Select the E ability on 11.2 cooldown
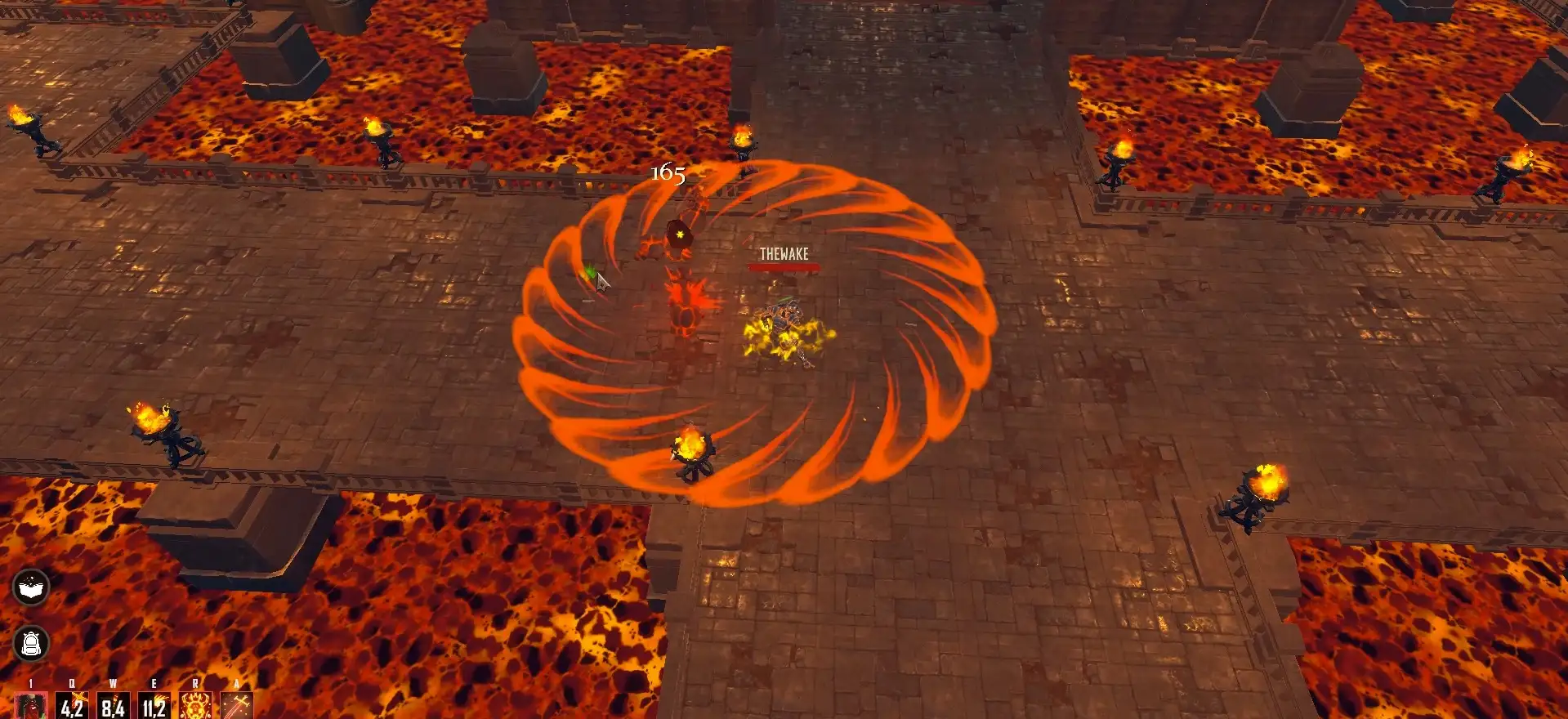Image resolution: width=1568 pixels, height=719 pixels. tap(154, 706)
